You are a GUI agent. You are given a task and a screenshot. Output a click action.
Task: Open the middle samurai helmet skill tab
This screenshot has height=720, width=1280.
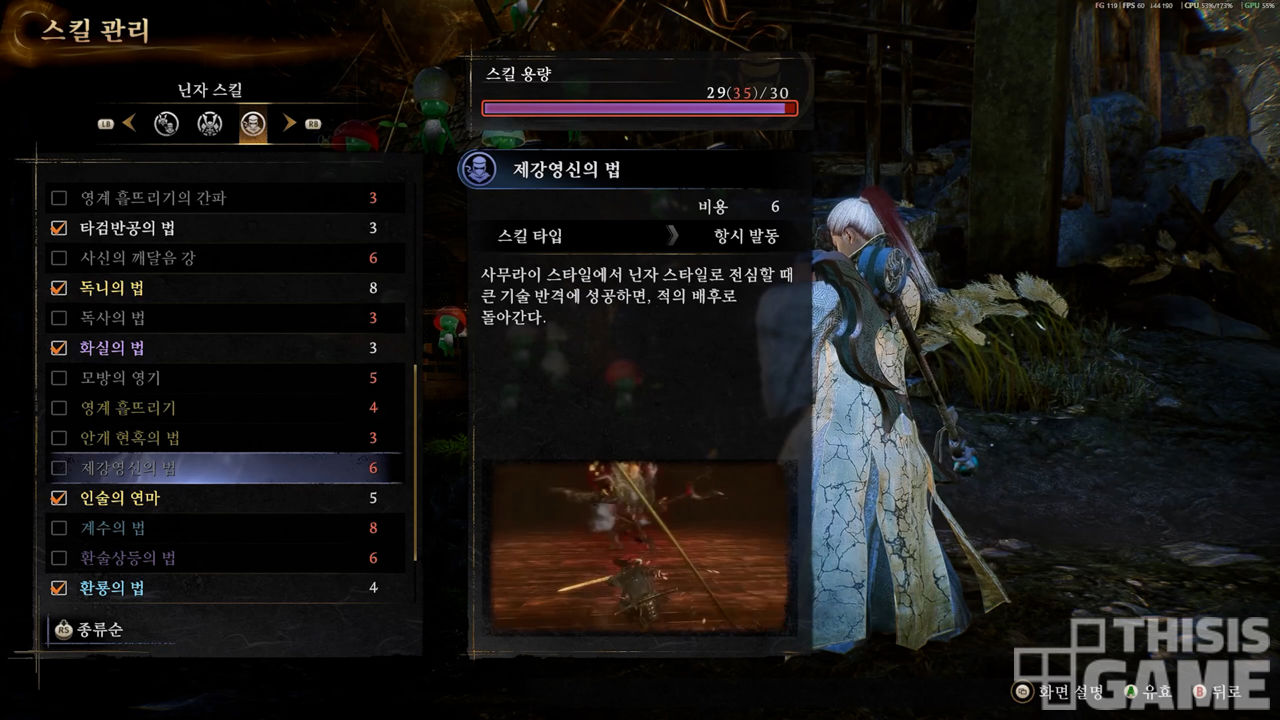tap(209, 124)
